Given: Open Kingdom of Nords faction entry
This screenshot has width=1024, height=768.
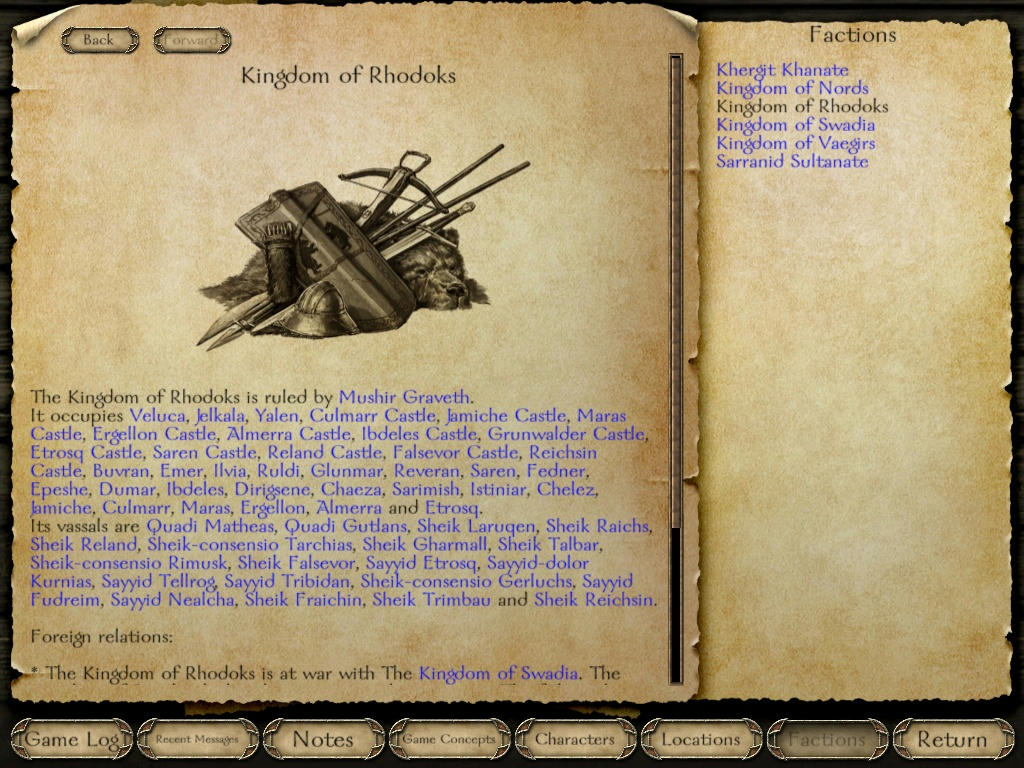Looking at the screenshot, I should (792, 88).
